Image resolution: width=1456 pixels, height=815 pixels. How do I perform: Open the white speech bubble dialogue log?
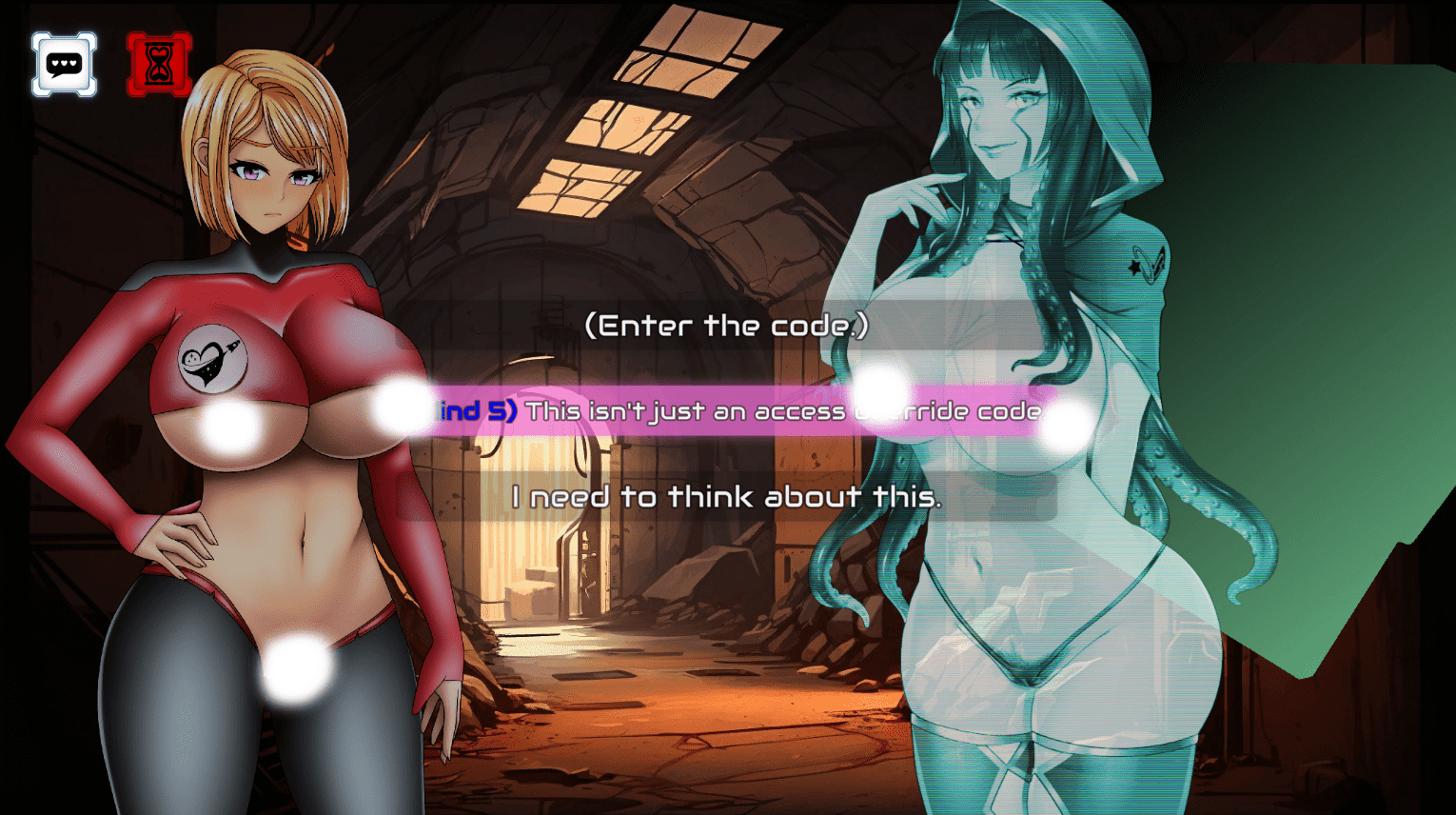(x=64, y=65)
